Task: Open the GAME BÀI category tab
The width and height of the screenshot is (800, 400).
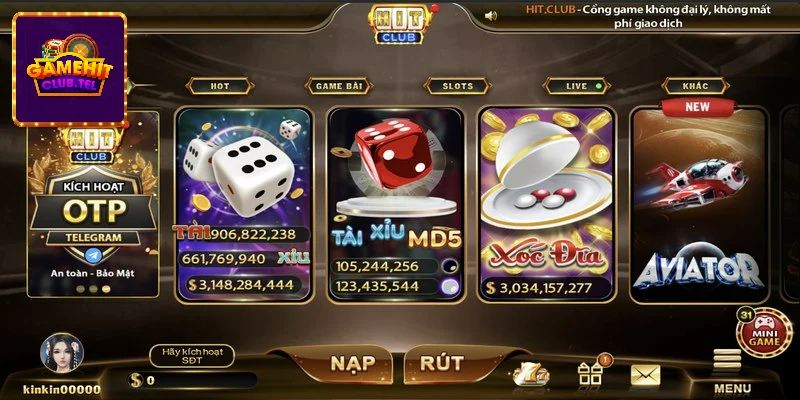Action: (342, 86)
